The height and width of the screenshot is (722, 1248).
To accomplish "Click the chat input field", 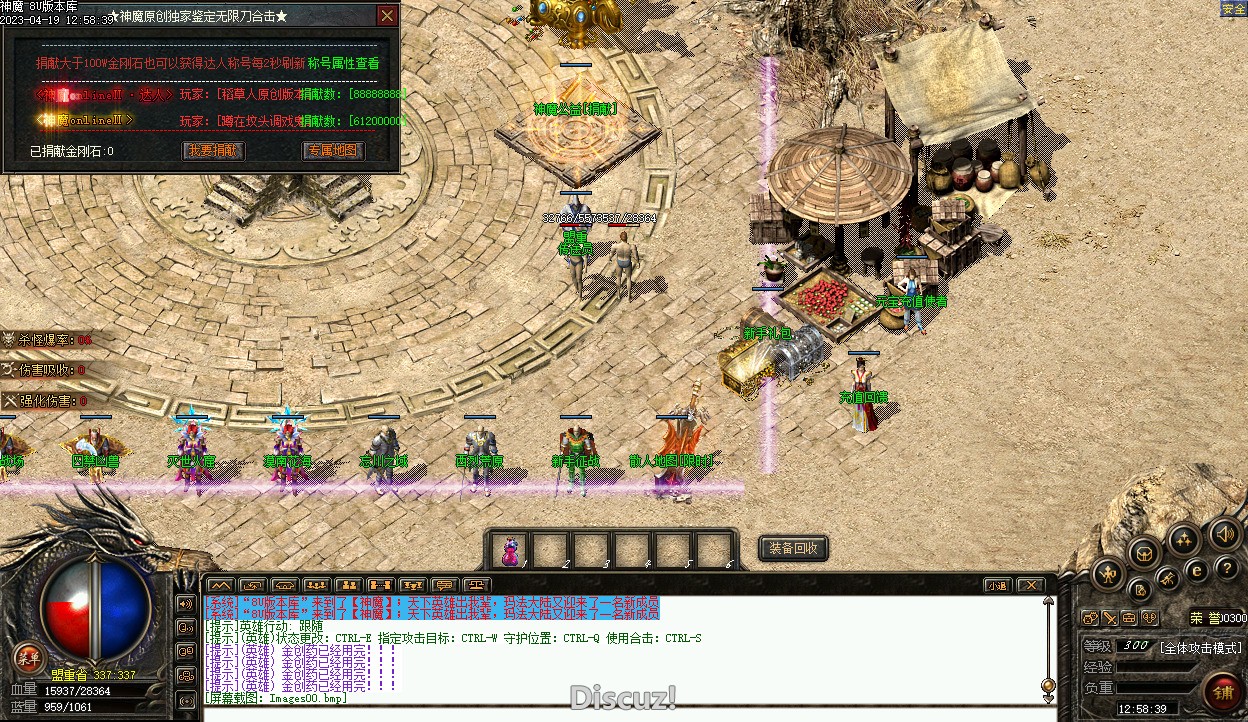I will click(620, 712).
